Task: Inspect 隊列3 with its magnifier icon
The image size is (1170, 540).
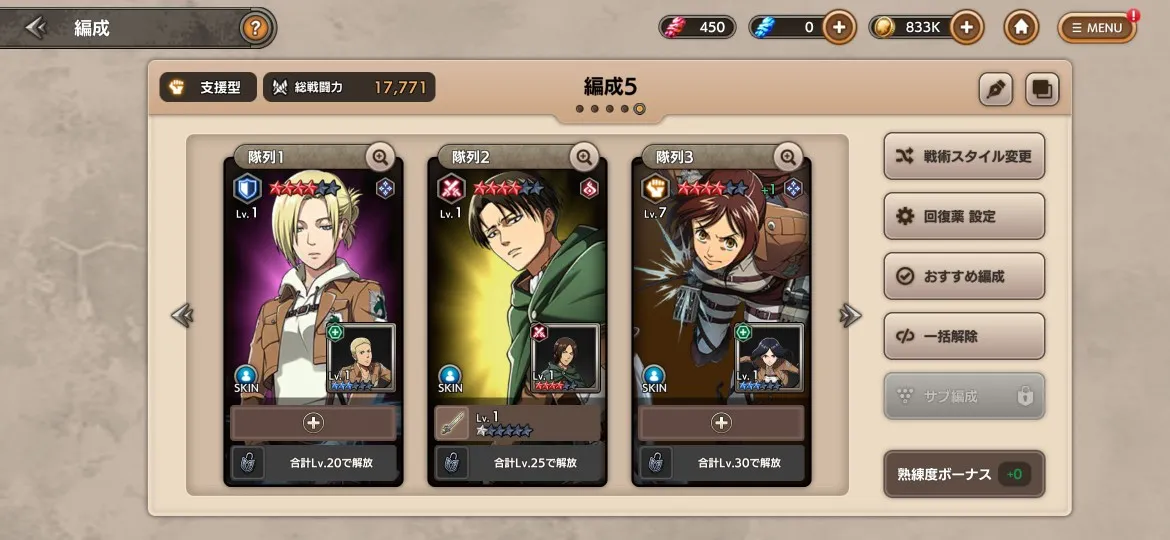Action: click(788, 157)
